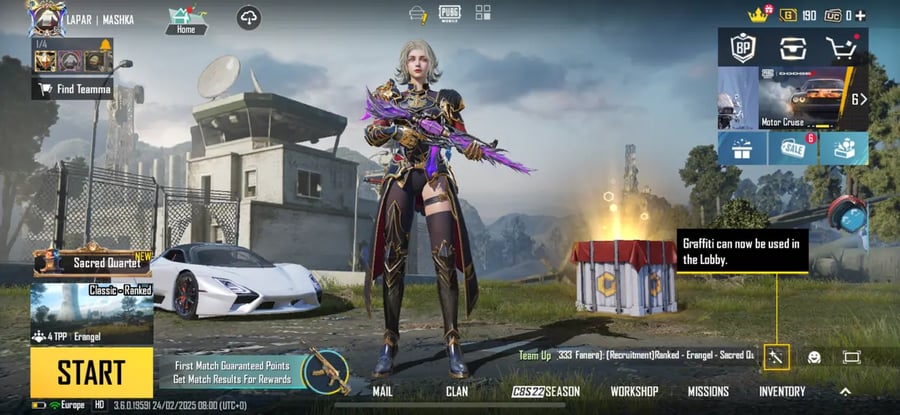
Task: Open the shopping cart store
Action: pos(842,48)
